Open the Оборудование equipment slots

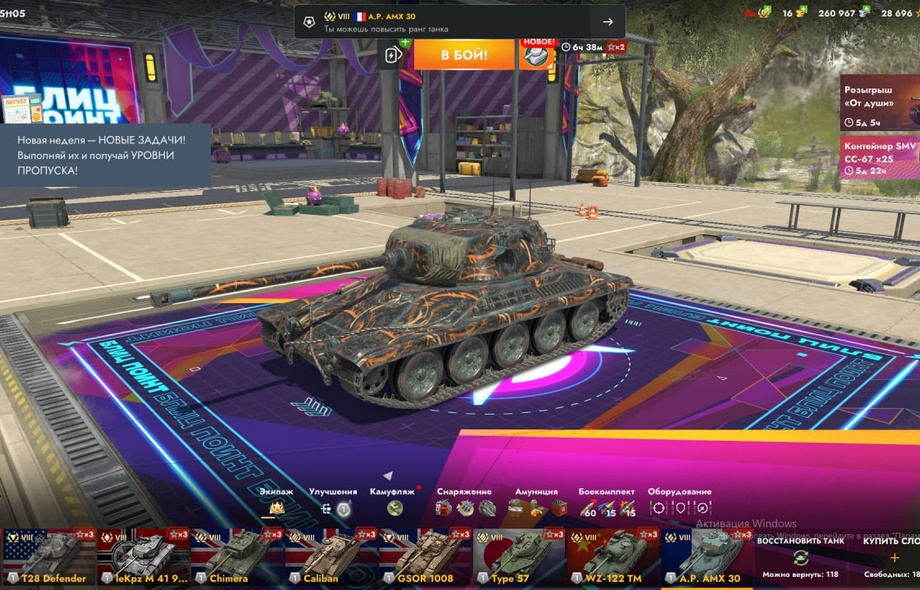tap(679, 507)
